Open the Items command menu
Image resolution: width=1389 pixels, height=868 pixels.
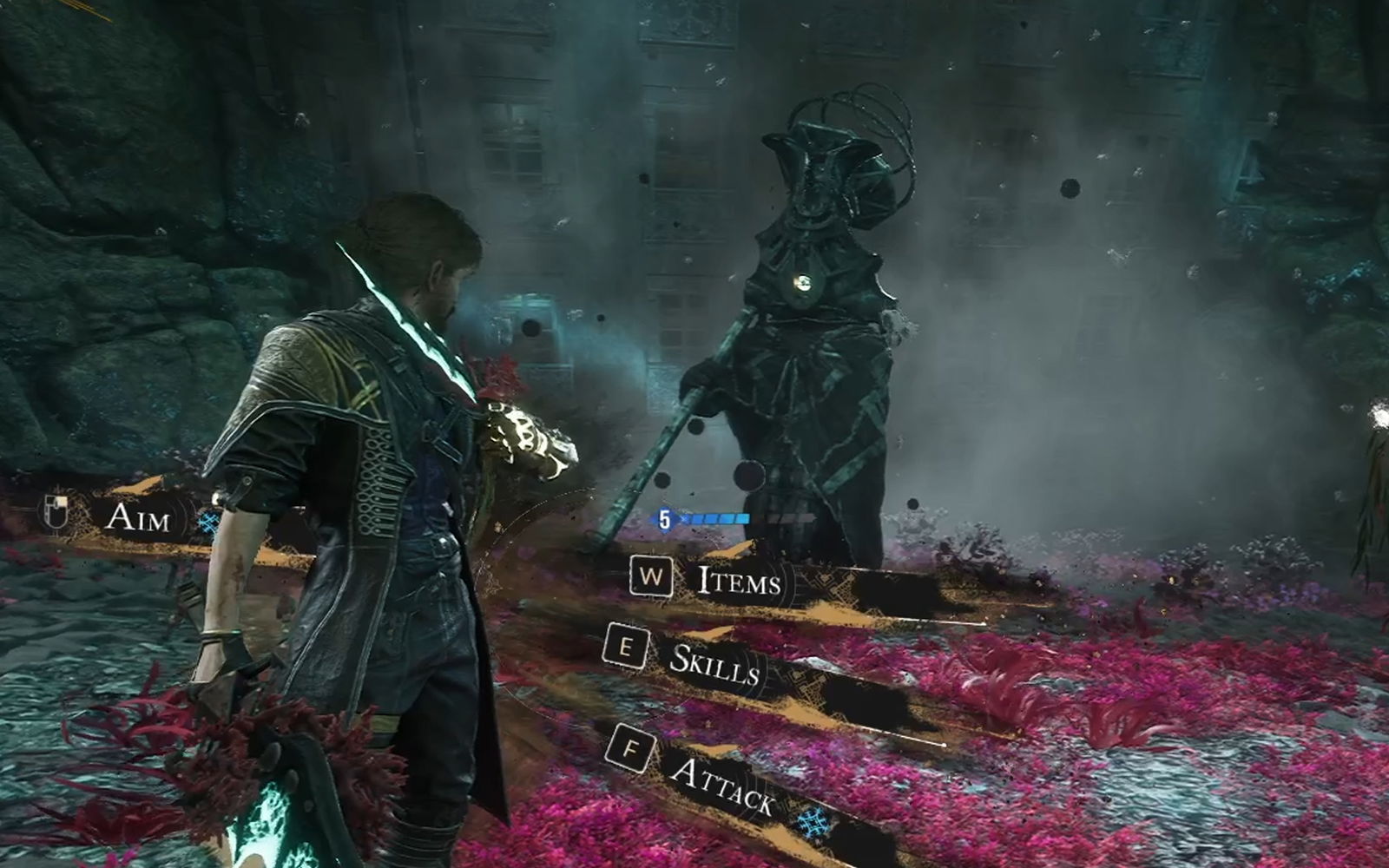[x=739, y=581]
